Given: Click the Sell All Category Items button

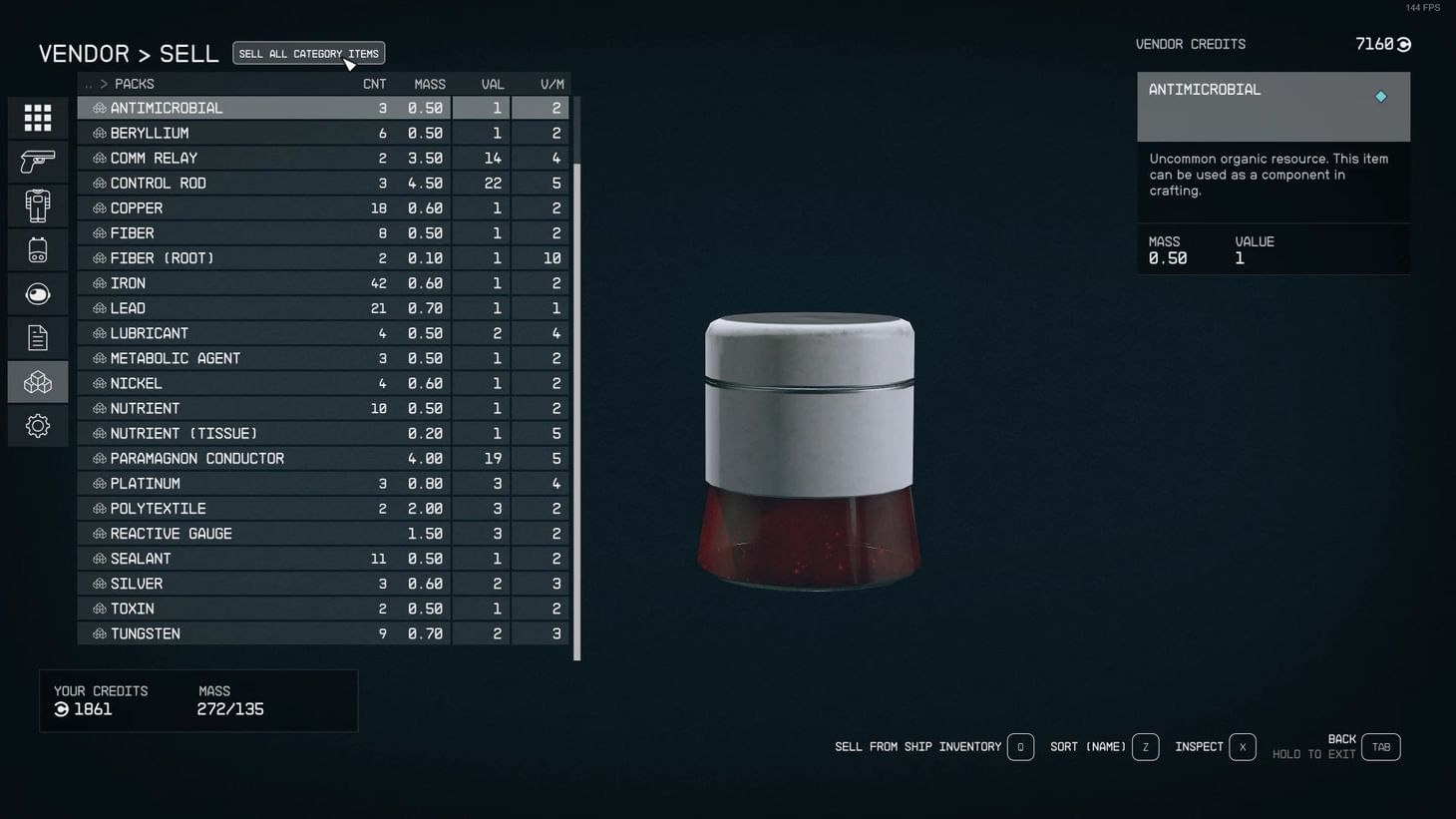Looking at the screenshot, I should (x=308, y=53).
